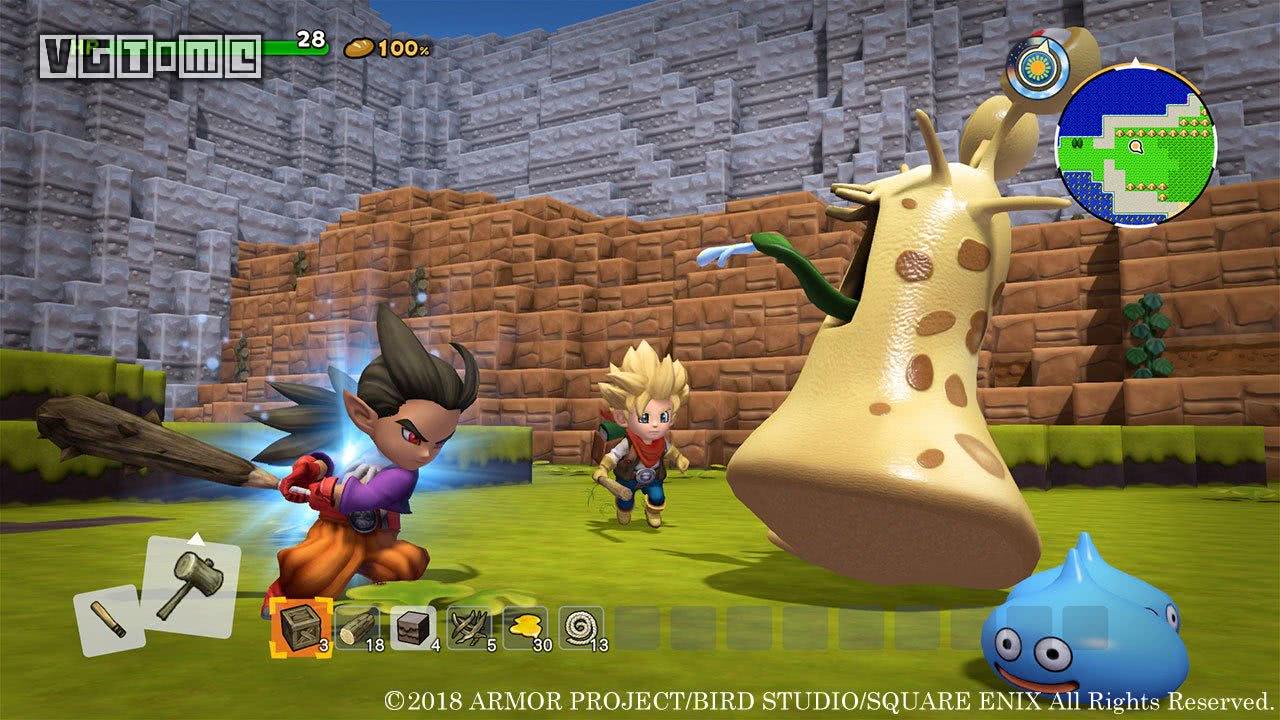
Task: Pick the dry branches hotbar item
Action: [x=469, y=629]
